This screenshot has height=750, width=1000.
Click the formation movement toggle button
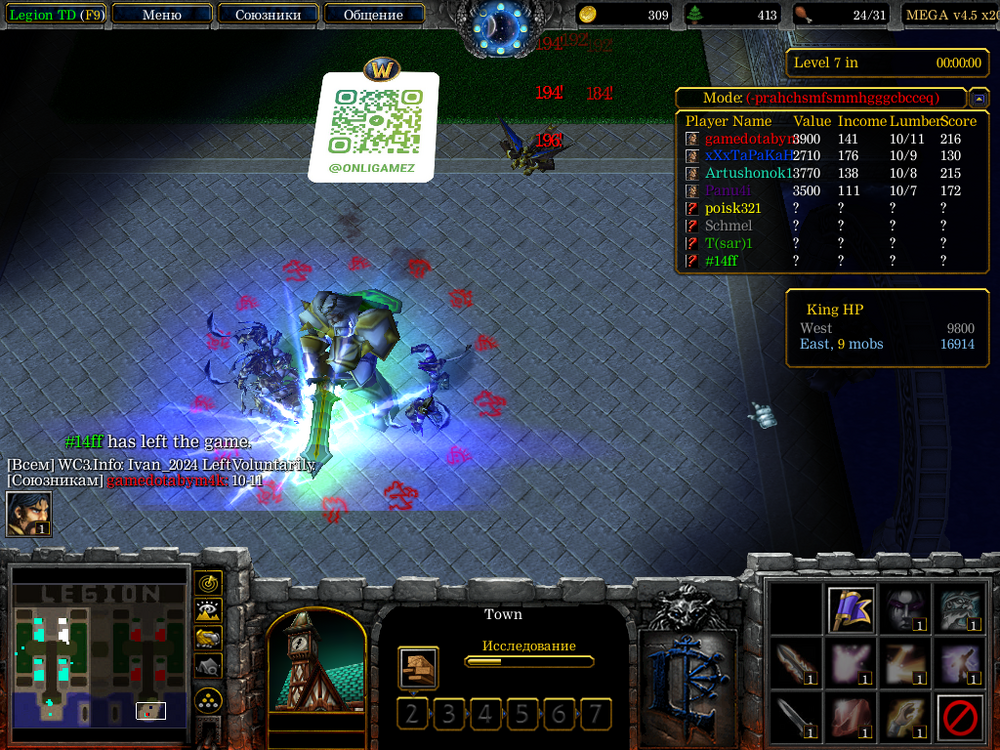pyautogui.click(x=208, y=699)
